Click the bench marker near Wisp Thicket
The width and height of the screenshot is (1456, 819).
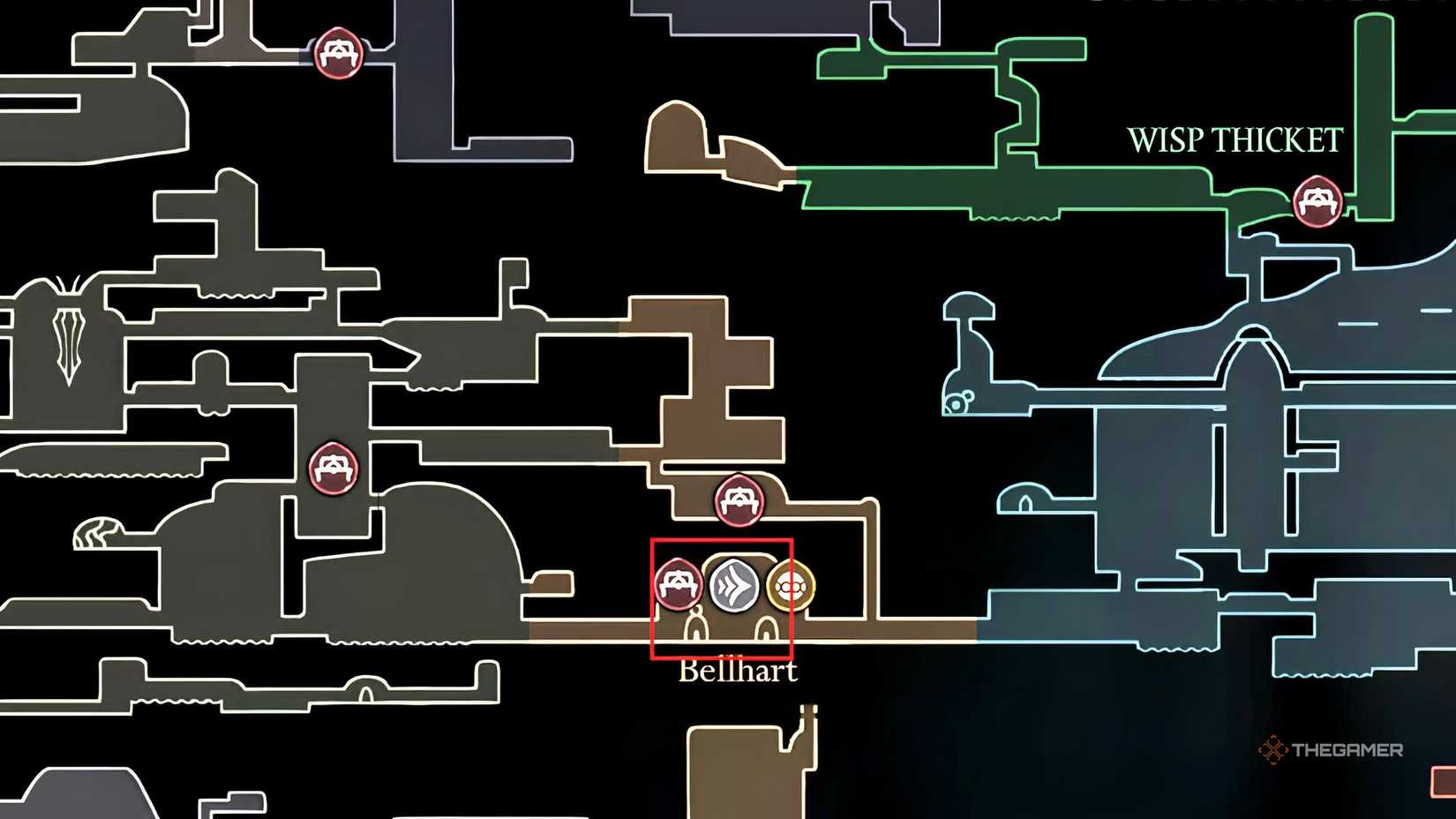point(1318,203)
